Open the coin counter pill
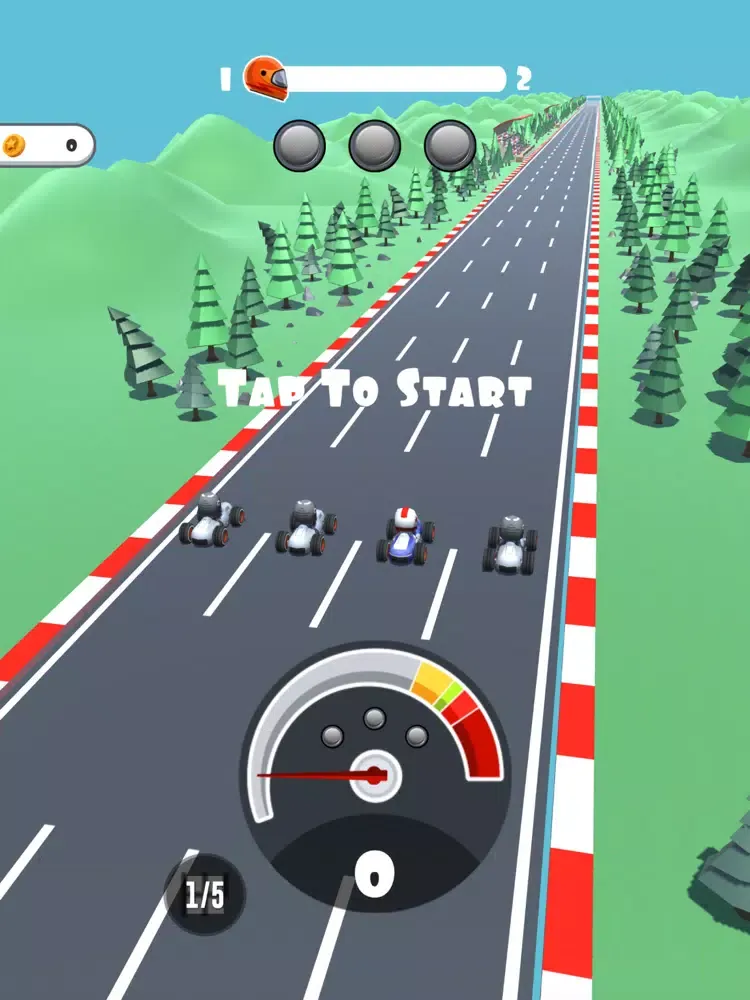 pos(45,145)
